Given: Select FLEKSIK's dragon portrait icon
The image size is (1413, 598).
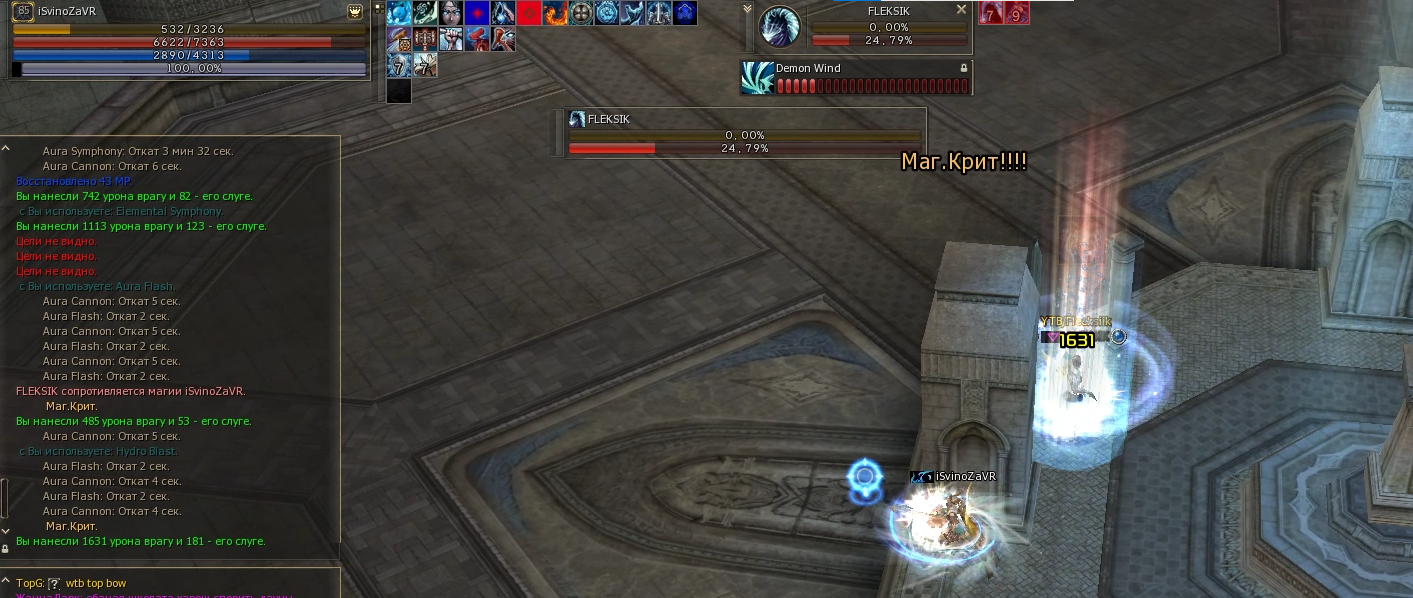Looking at the screenshot, I should (780, 27).
